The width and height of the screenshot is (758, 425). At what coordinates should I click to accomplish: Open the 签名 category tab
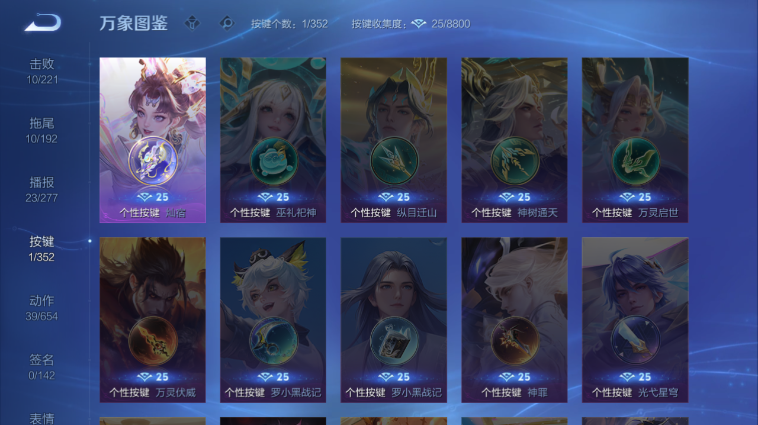tap(41, 366)
